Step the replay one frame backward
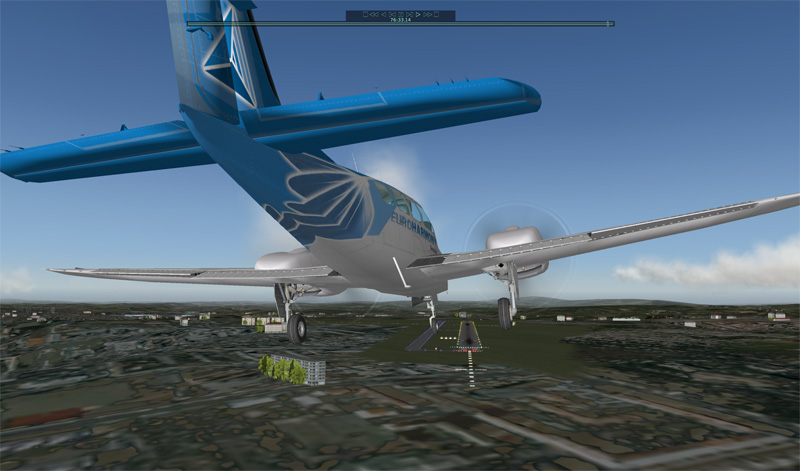The image size is (800, 471). tap(392, 15)
